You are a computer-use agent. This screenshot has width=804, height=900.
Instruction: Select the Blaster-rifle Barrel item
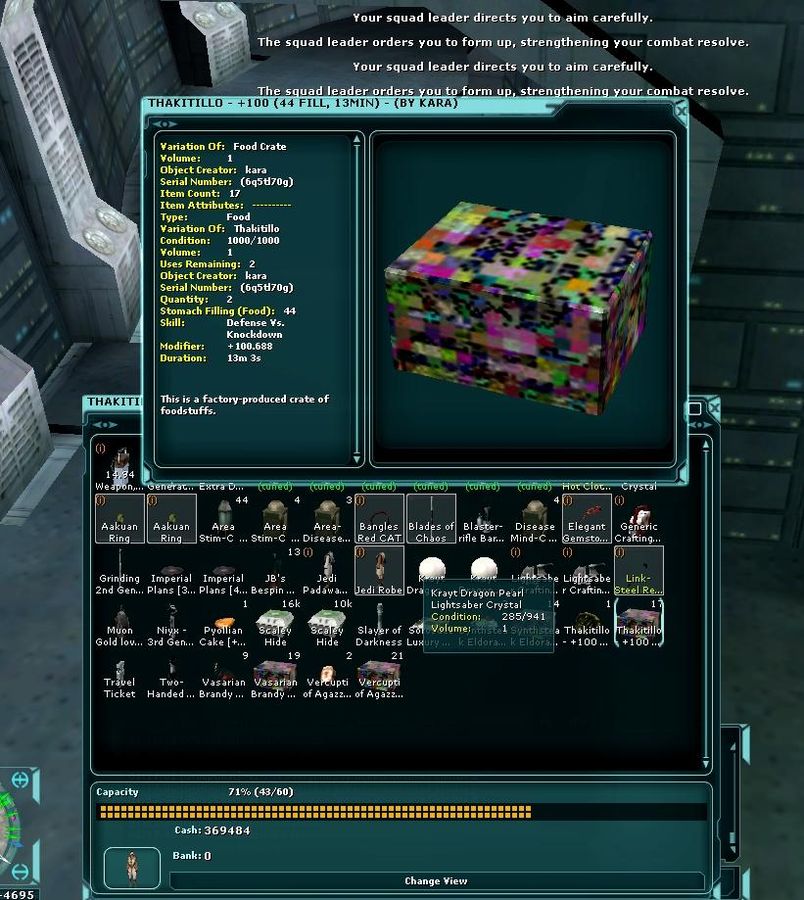tap(483, 519)
